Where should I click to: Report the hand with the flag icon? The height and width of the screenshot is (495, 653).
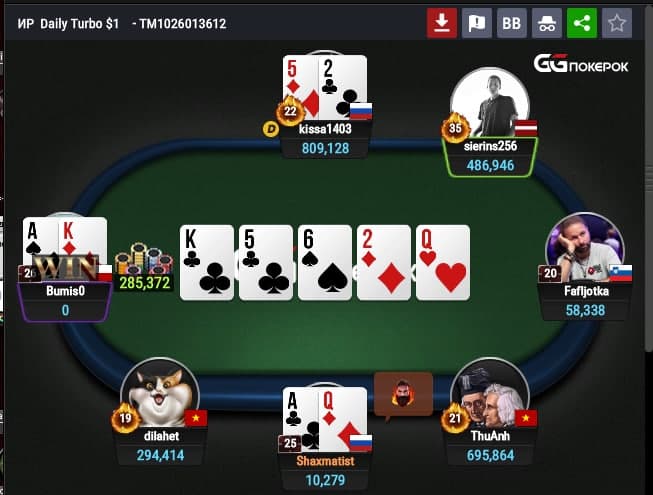[477, 23]
